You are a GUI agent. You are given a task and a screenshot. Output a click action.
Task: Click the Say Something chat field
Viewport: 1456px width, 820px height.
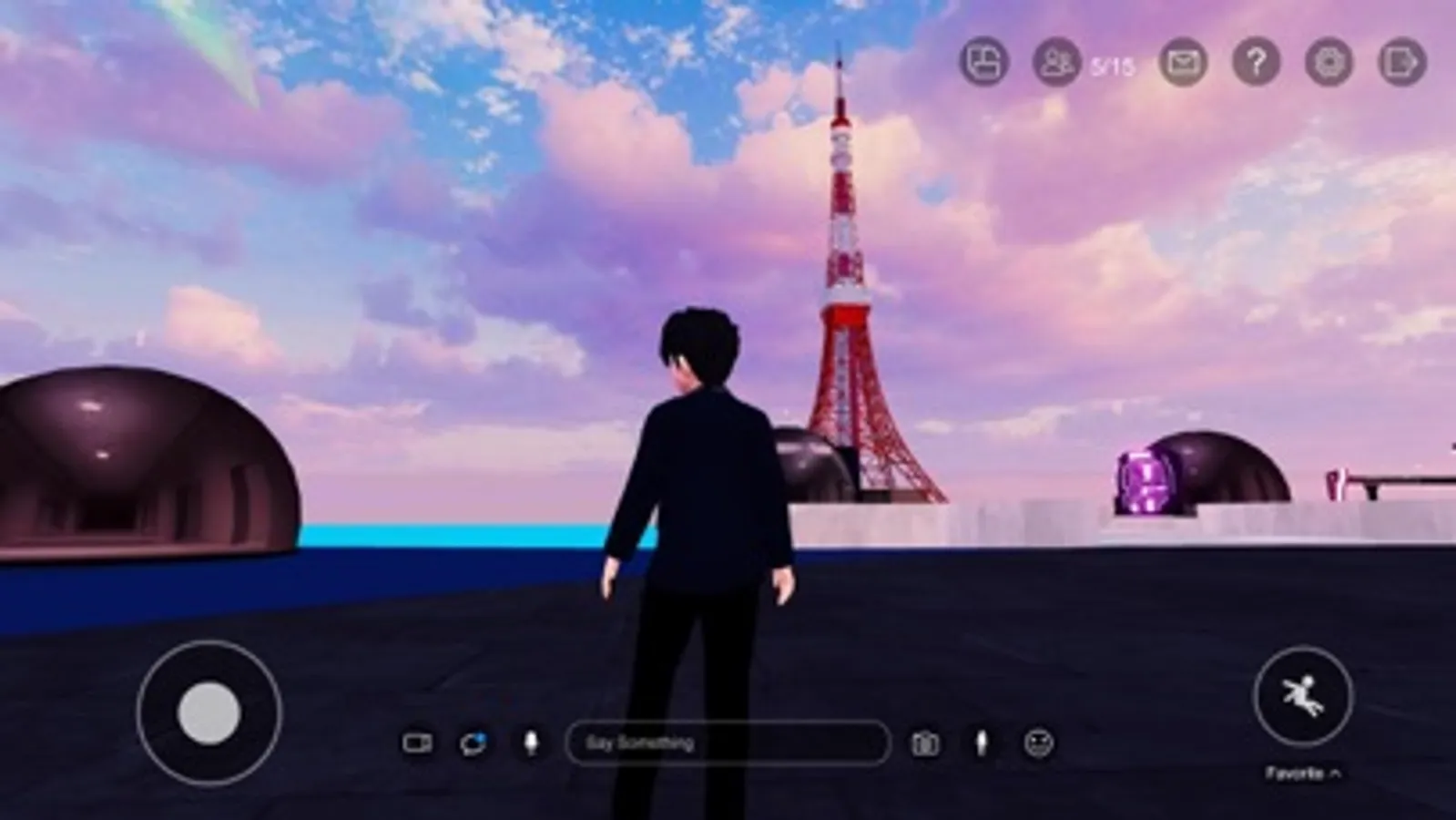click(x=728, y=743)
